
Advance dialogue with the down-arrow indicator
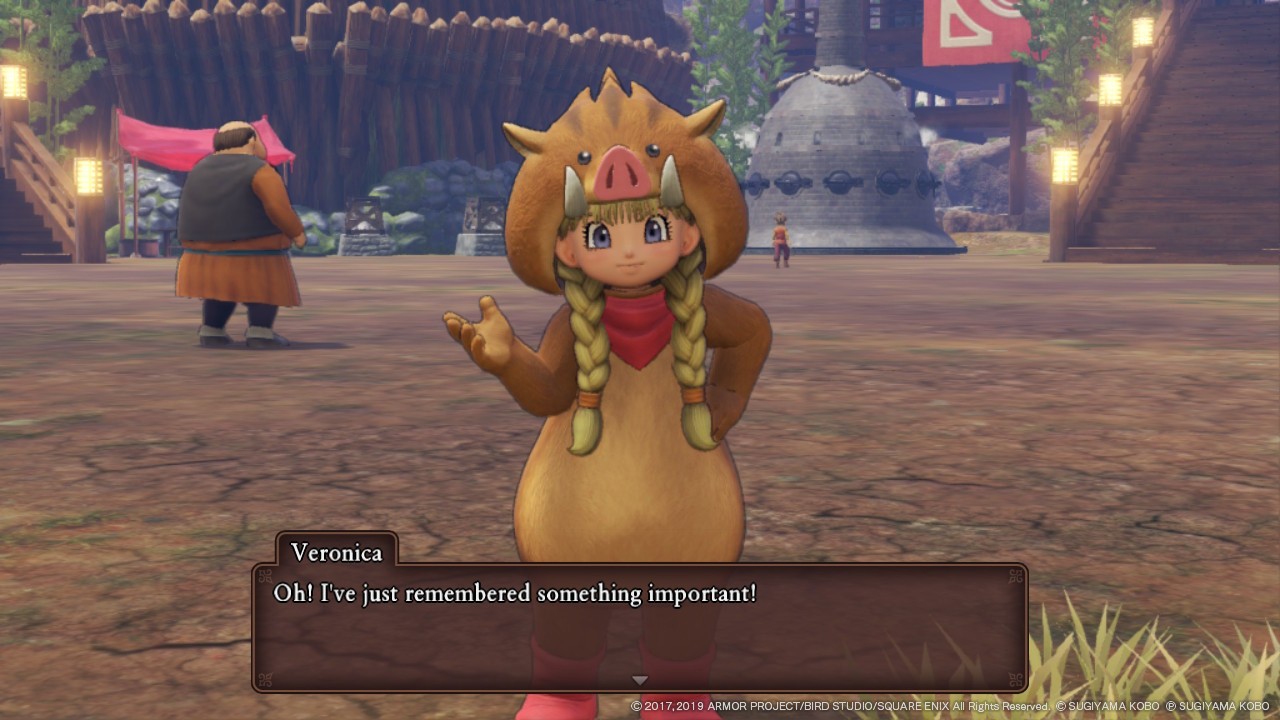click(x=640, y=680)
